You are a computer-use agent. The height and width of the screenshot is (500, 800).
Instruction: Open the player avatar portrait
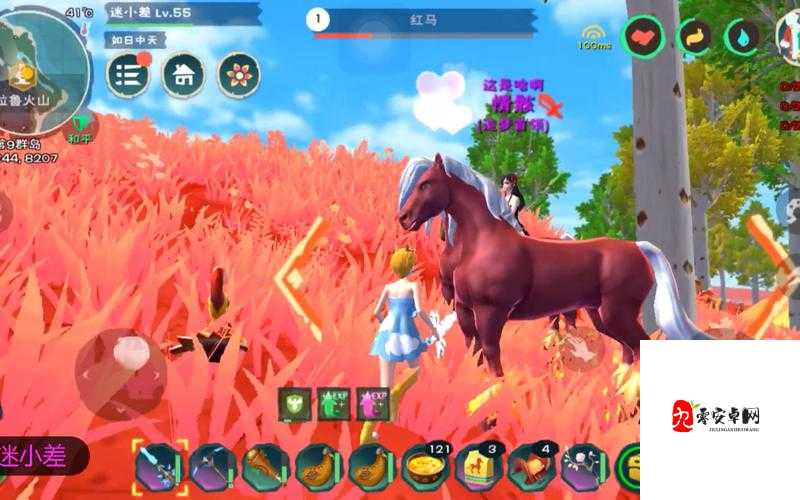pyautogui.click(x=787, y=38)
